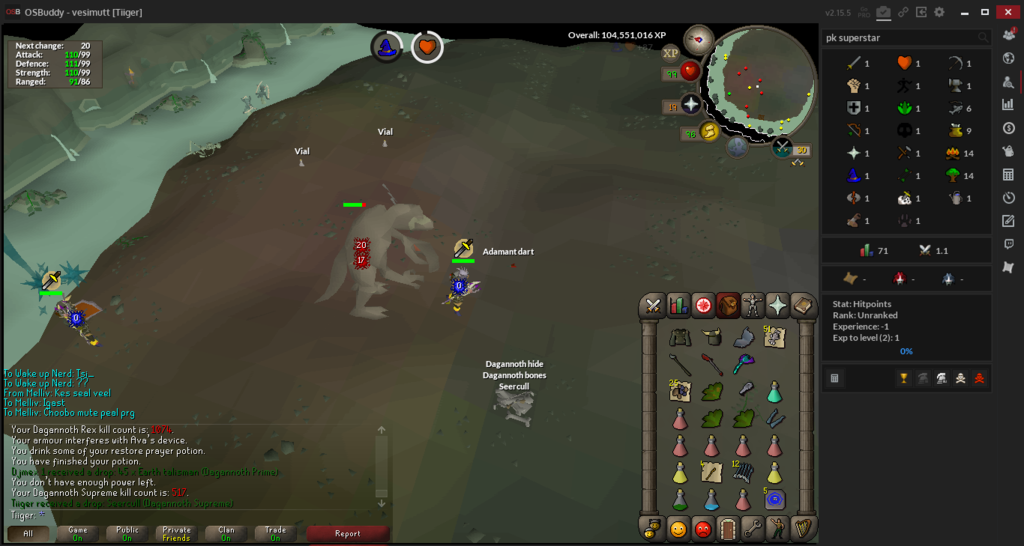The height and width of the screenshot is (546, 1024).
Task: Open the Logout door tab
Action: pos(728,528)
